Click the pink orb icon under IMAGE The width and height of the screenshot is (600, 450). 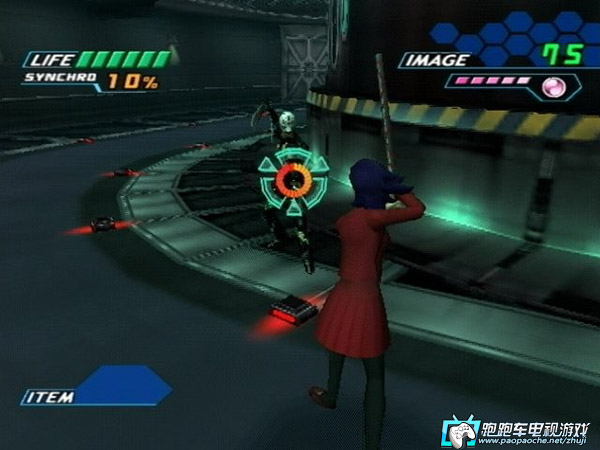[x=552, y=87]
